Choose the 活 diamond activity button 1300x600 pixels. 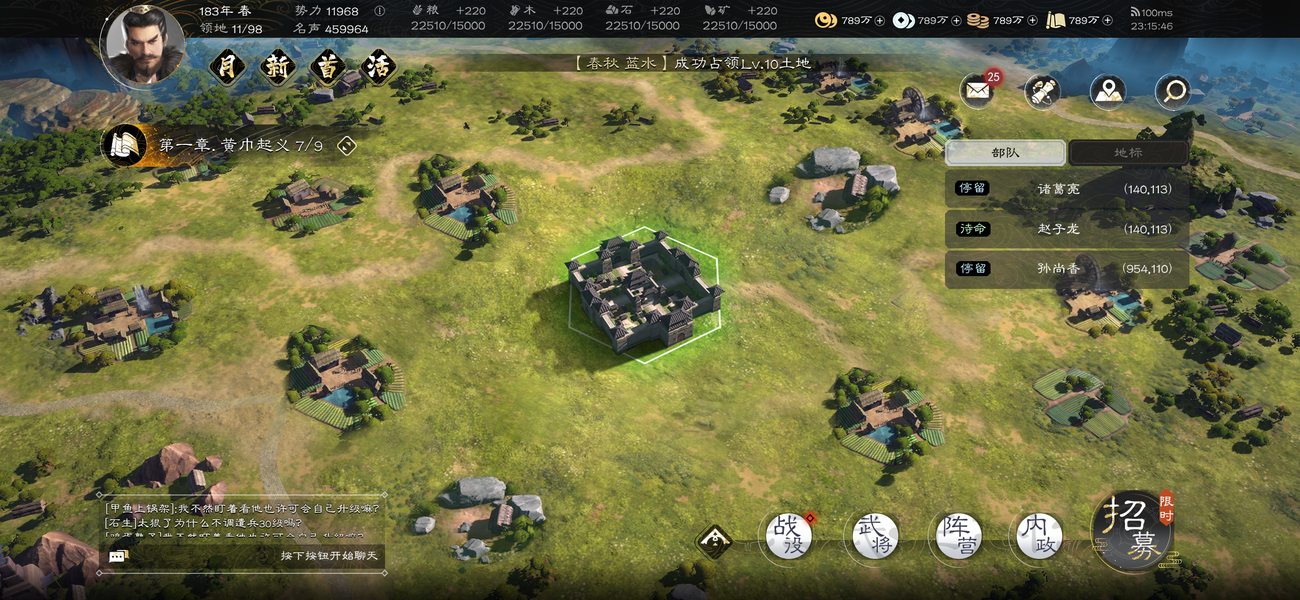coord(376,69)
